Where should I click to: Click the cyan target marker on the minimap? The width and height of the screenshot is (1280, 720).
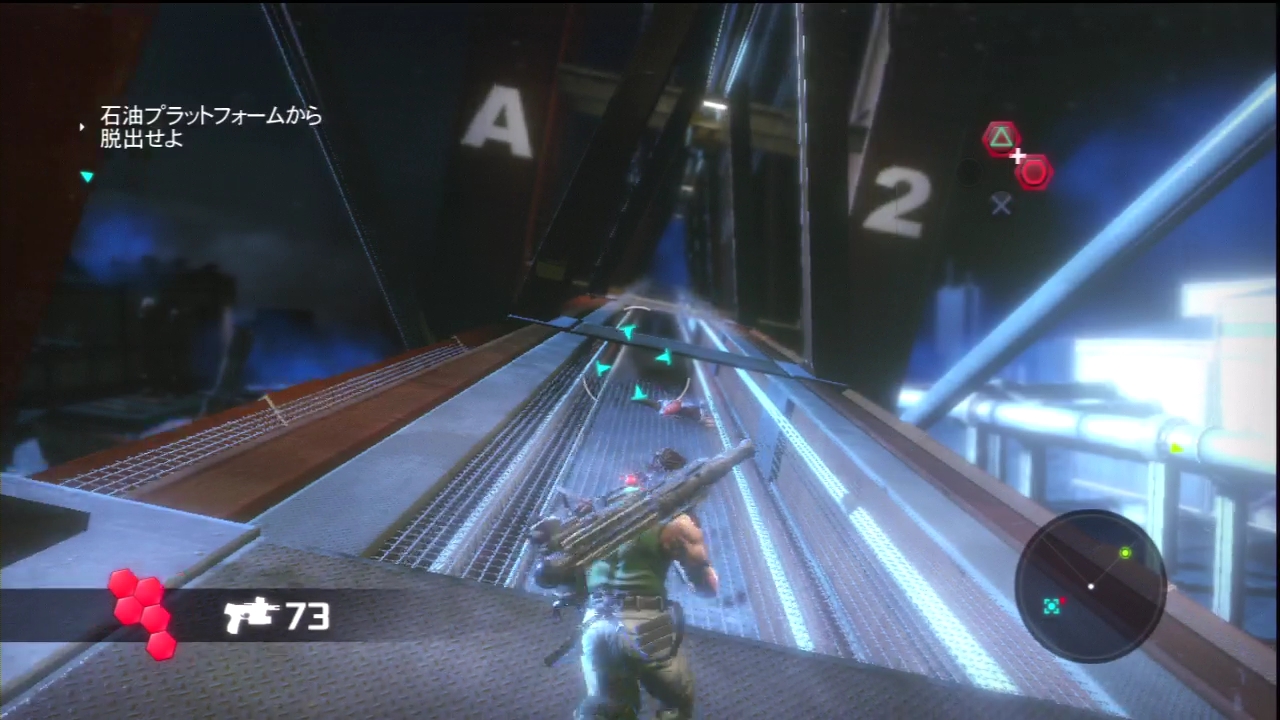1051,606
